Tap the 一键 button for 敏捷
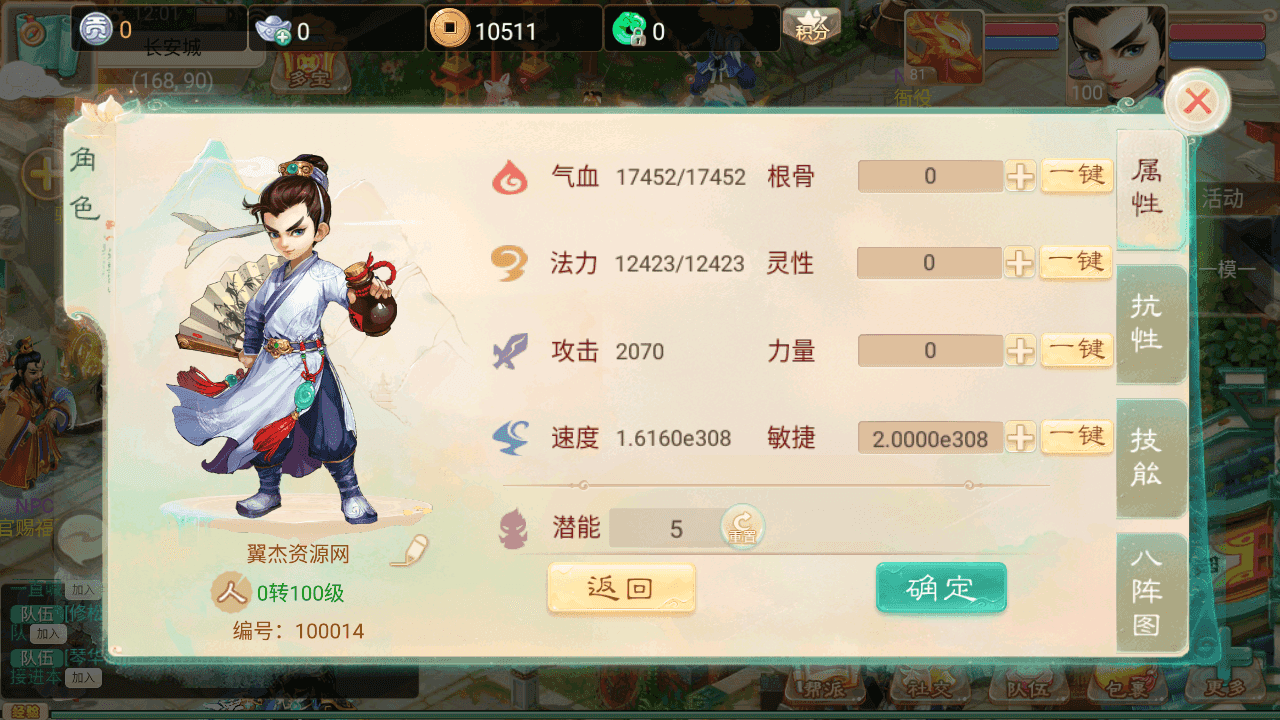This screenshot has height=720, width=1280. coord(1077,437)
